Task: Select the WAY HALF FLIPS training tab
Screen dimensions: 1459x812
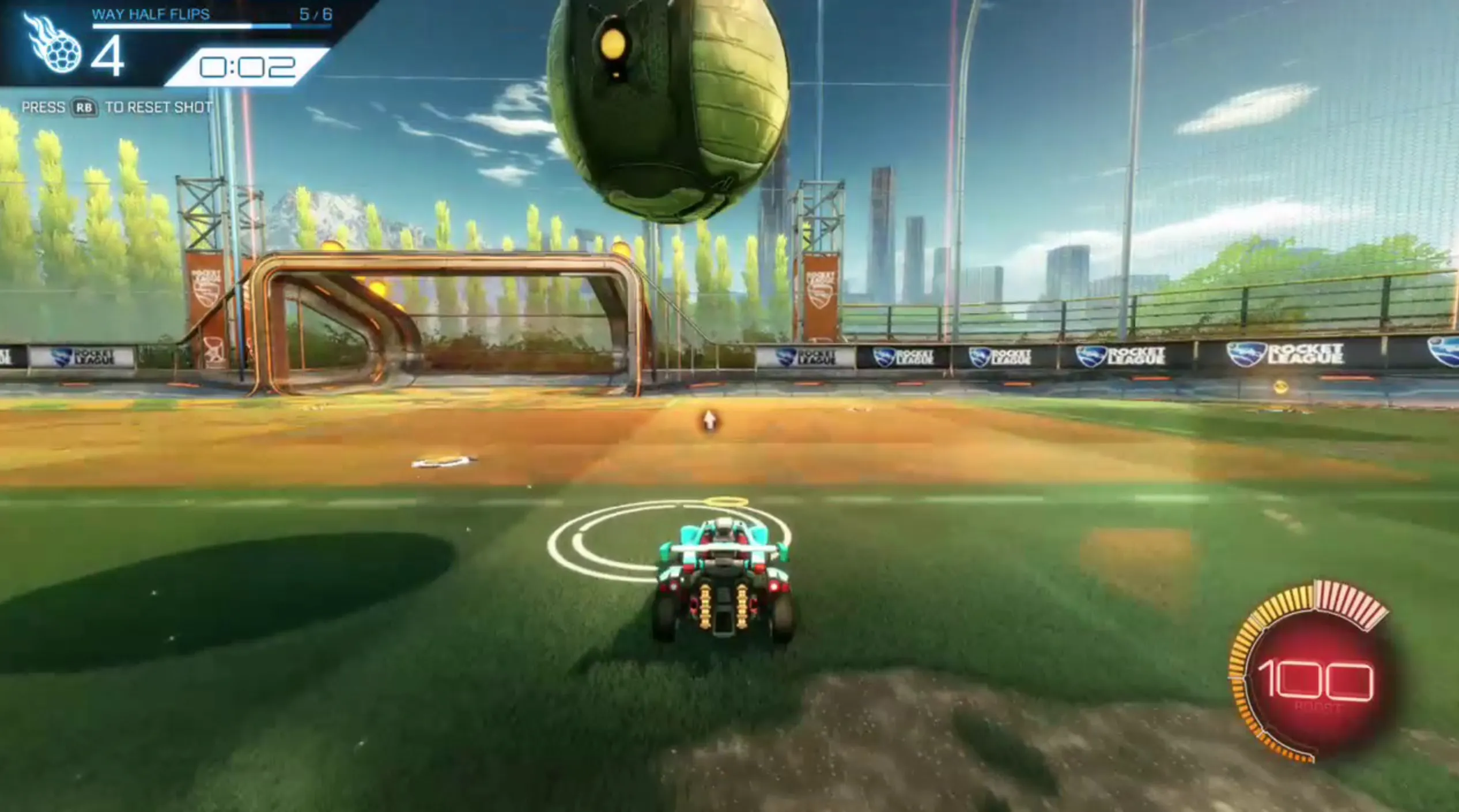Action: [150, 14]
